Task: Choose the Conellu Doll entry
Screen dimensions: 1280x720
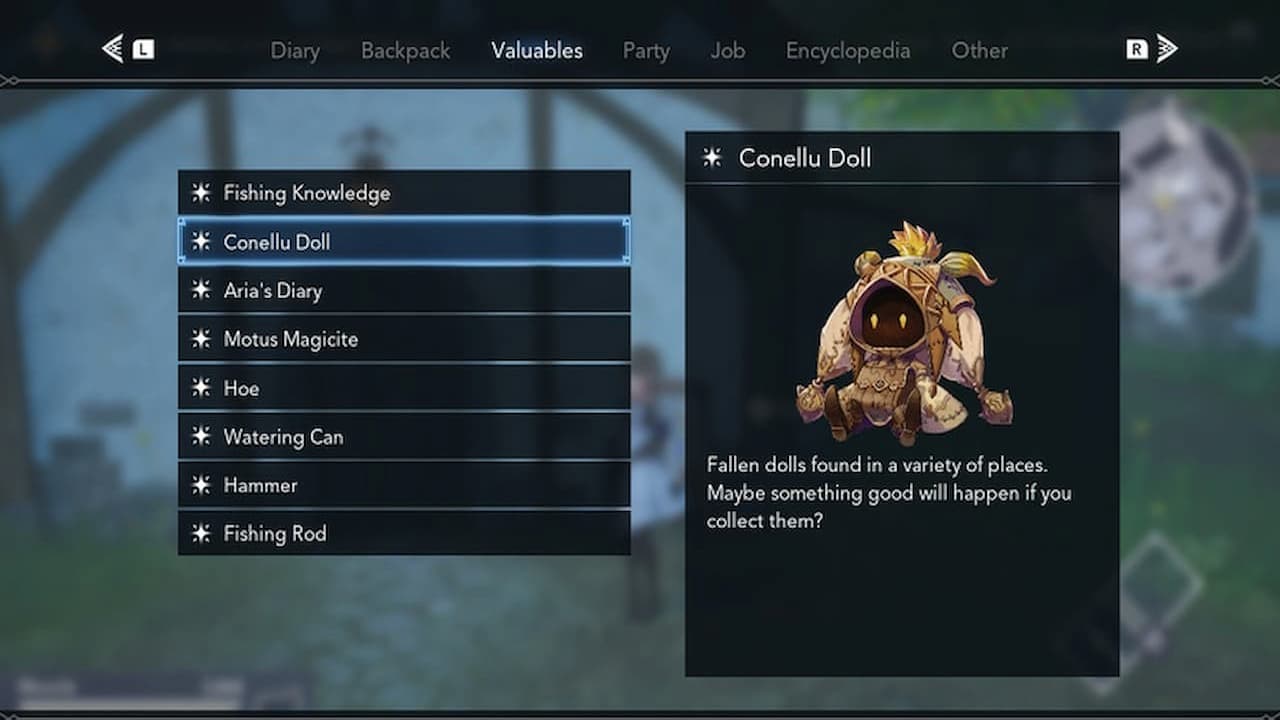Action: pos(404,242)
